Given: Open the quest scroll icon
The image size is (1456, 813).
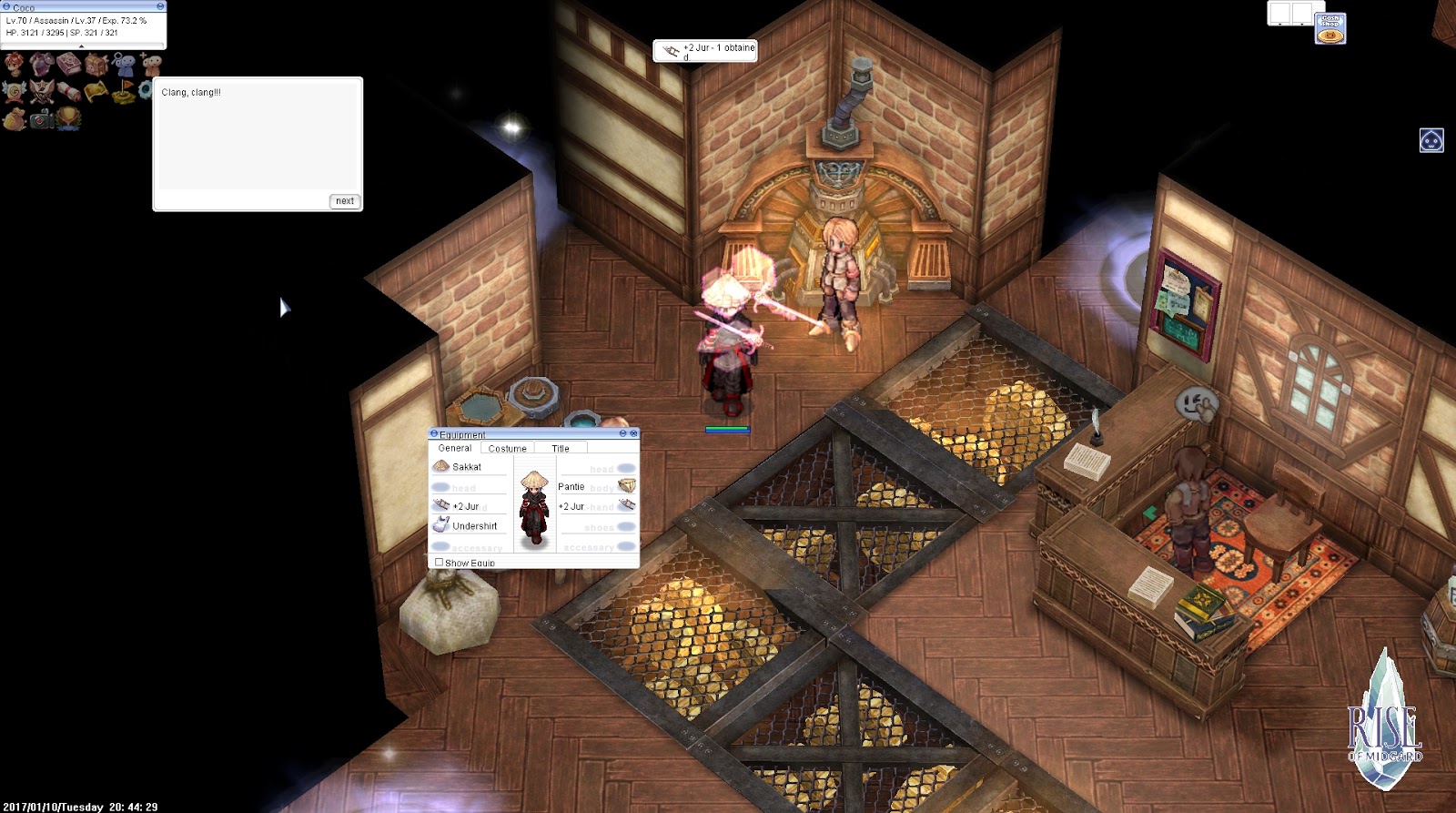Looking at the screenshot, I should (67, 92).
